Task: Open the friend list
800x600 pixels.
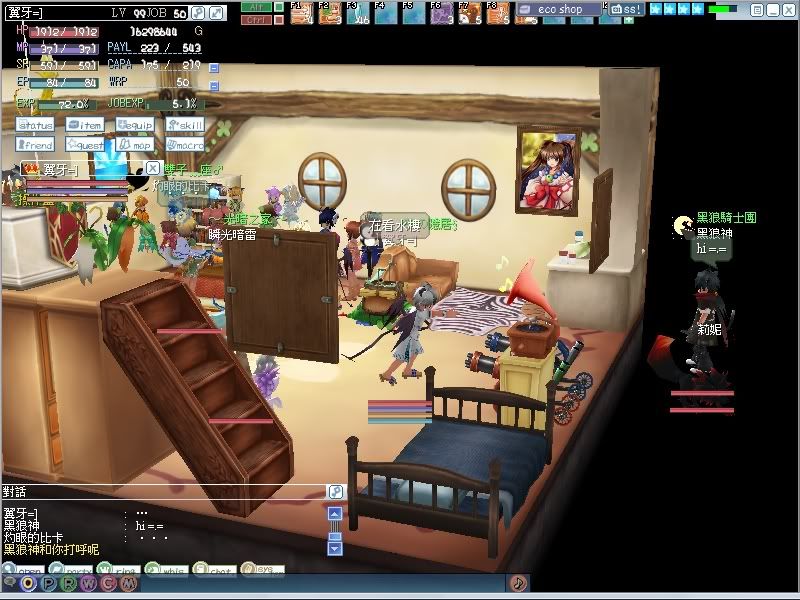Action: click(x=35, y=145)
